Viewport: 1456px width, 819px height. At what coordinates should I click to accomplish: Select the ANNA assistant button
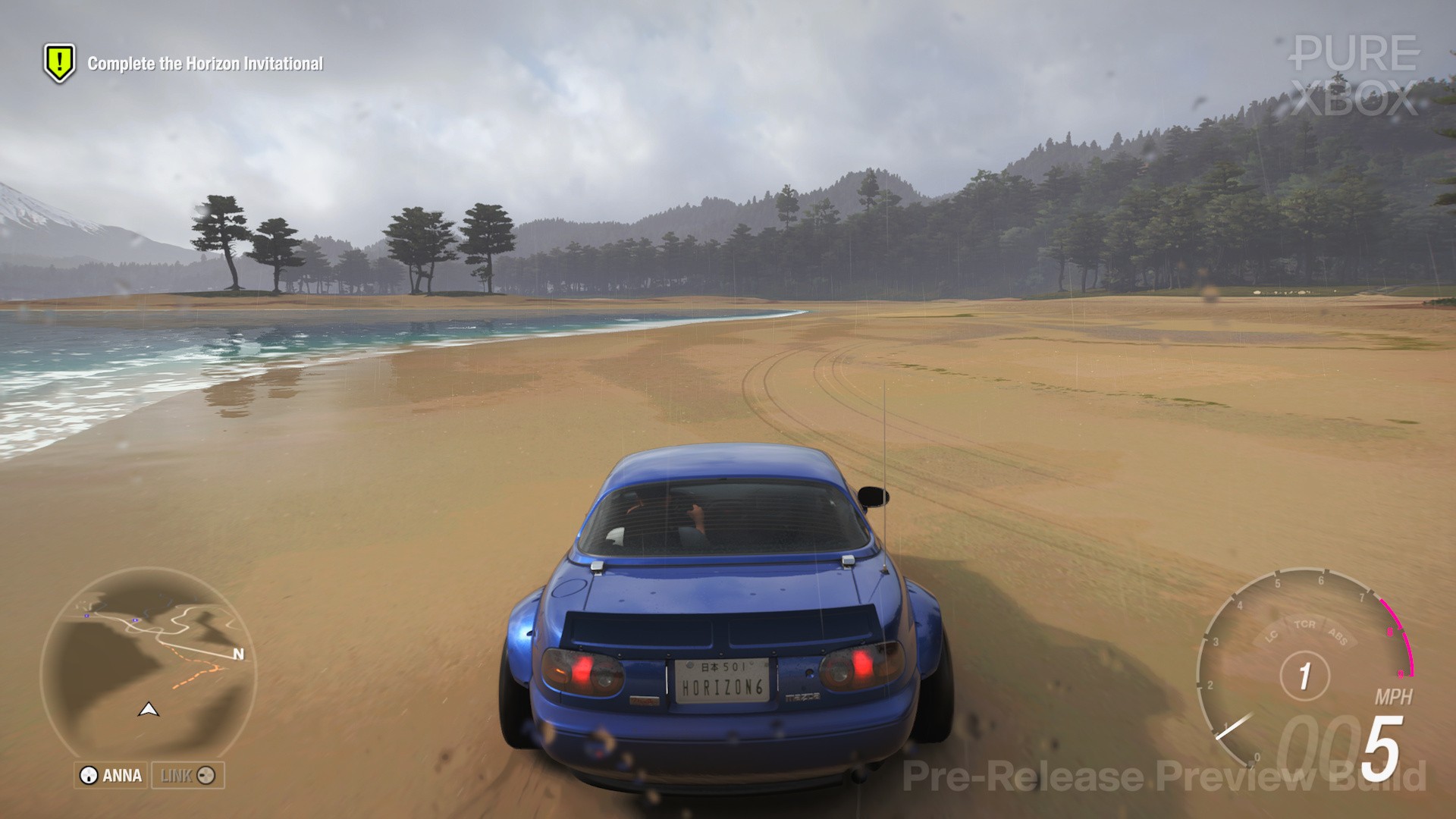click(111, 775)
